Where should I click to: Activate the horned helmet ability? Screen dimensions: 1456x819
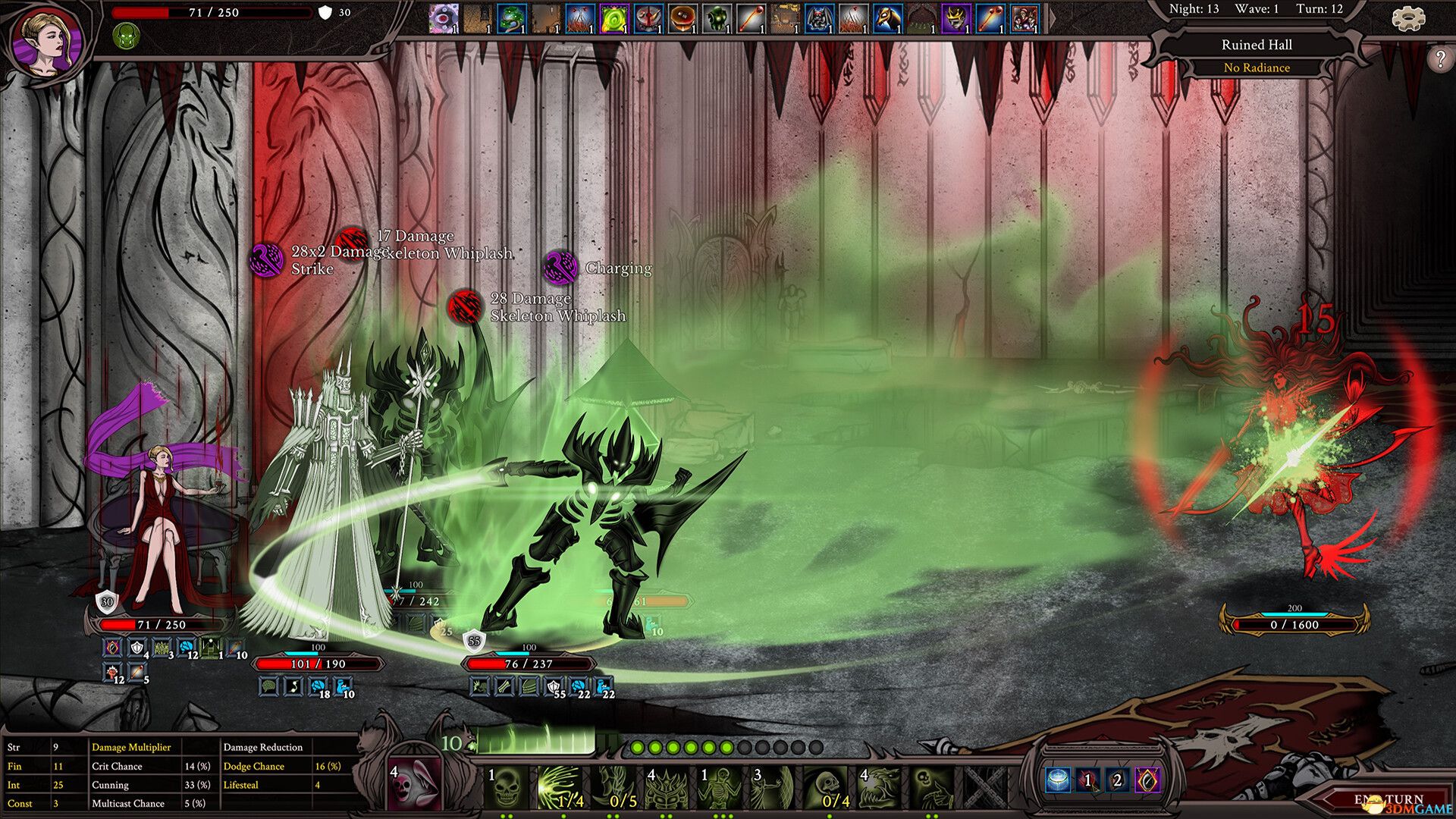pos(667,787)
